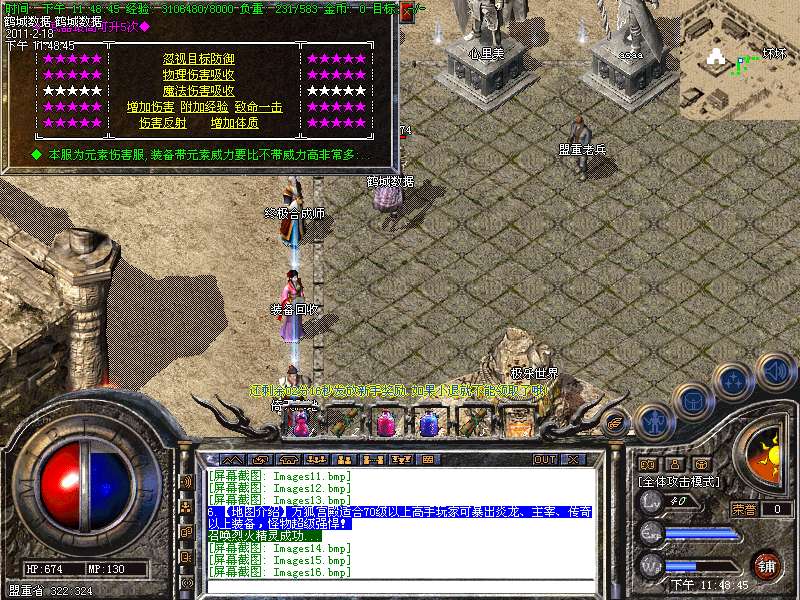Choose the 附加经验 link

click(204, 107)
